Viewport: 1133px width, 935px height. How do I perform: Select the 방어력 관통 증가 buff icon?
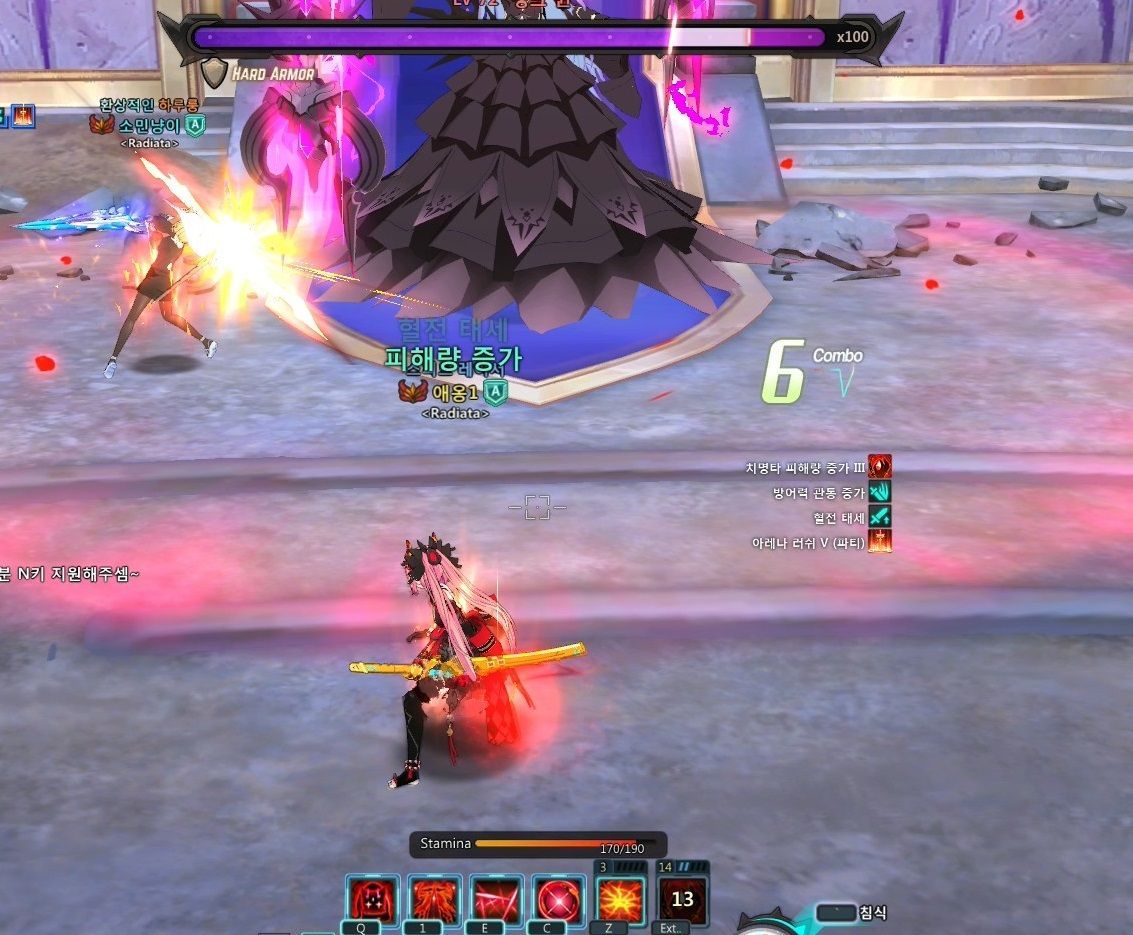pyautogui.click(x=880, y=492)
